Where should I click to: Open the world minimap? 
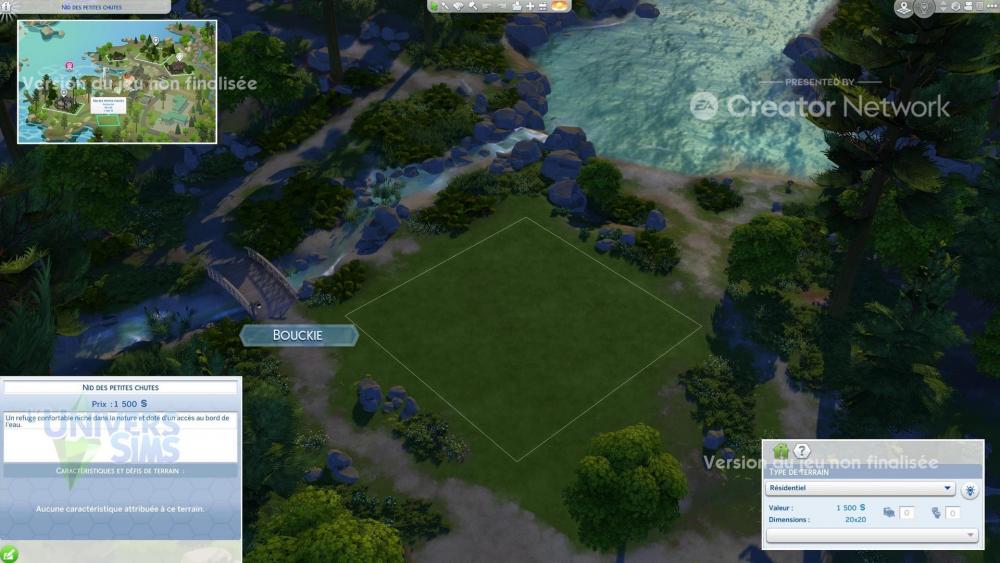pos(117,82)
